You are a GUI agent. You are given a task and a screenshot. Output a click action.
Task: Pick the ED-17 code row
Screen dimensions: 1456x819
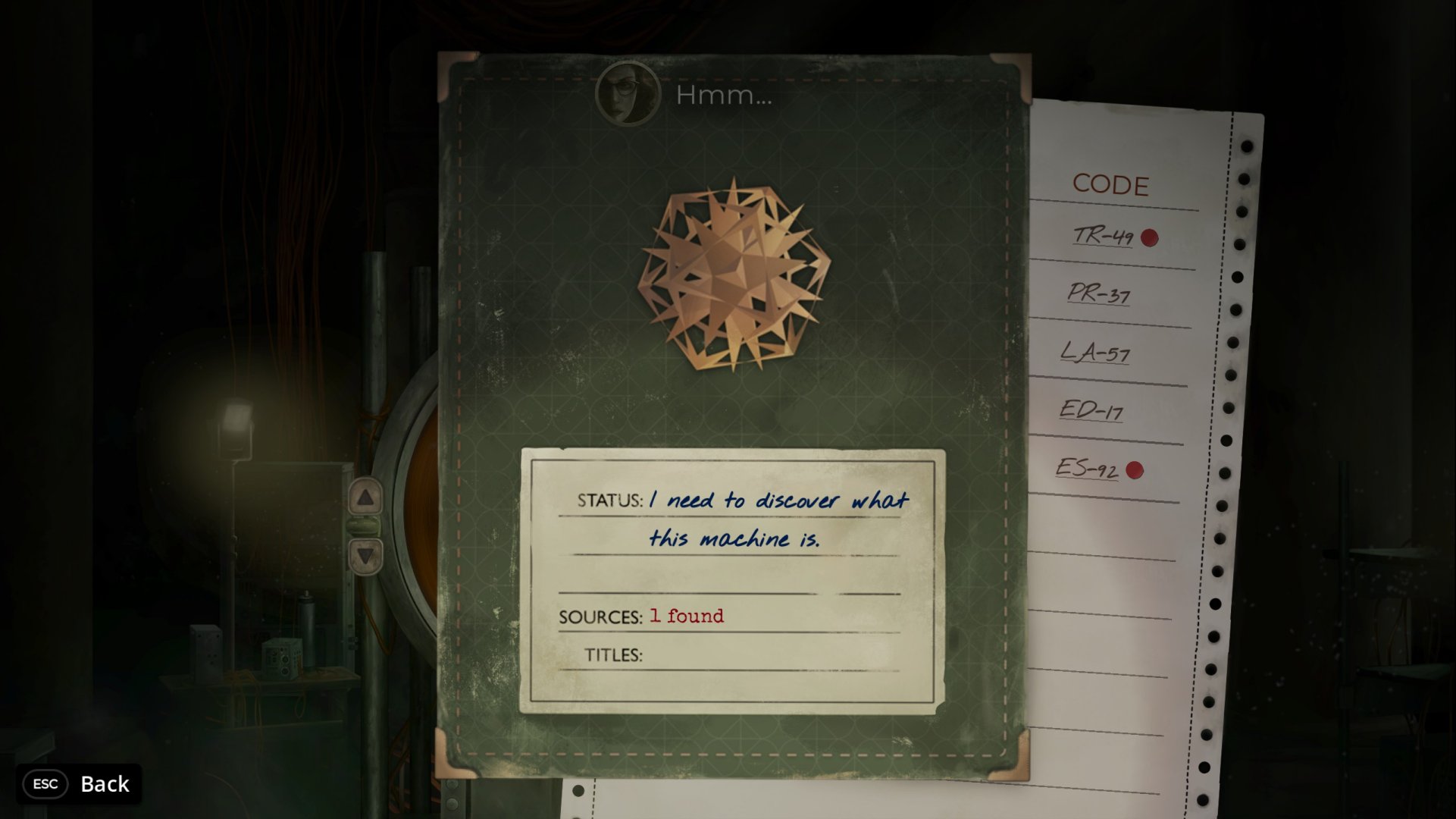pos(1091,410)
